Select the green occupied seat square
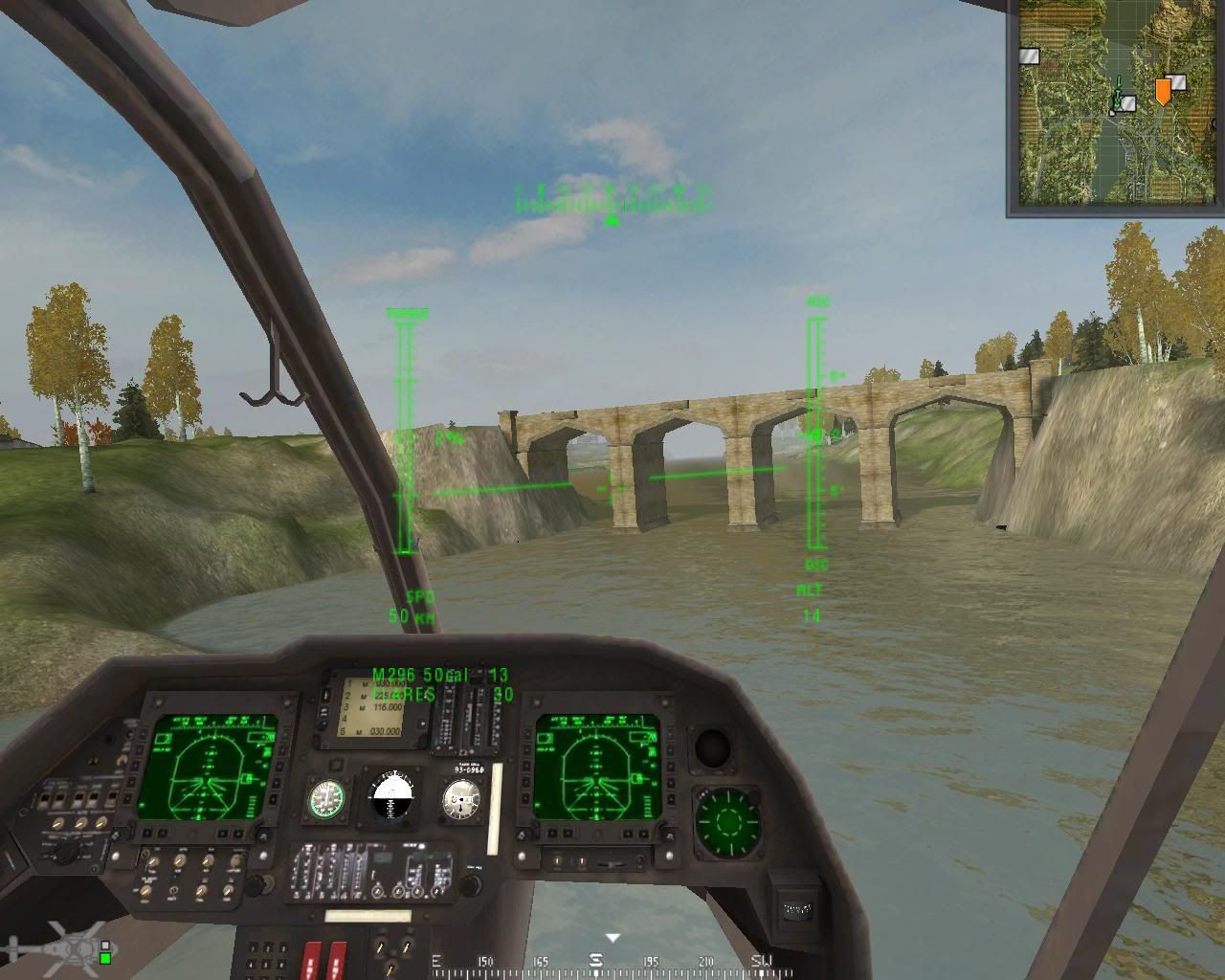Screen dimensions: 1225x980 point(105,956)
